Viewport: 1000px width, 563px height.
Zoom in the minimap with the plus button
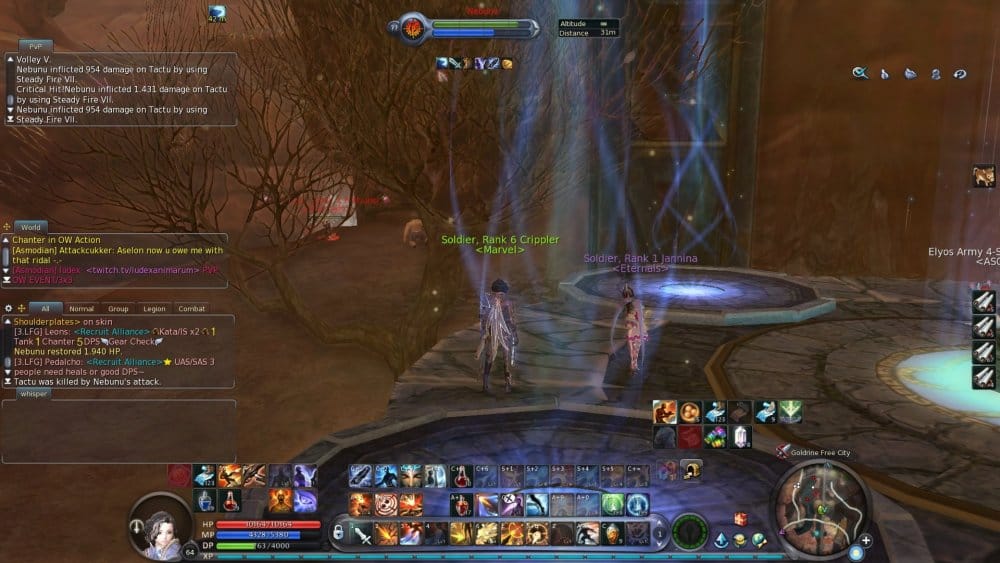866,540
